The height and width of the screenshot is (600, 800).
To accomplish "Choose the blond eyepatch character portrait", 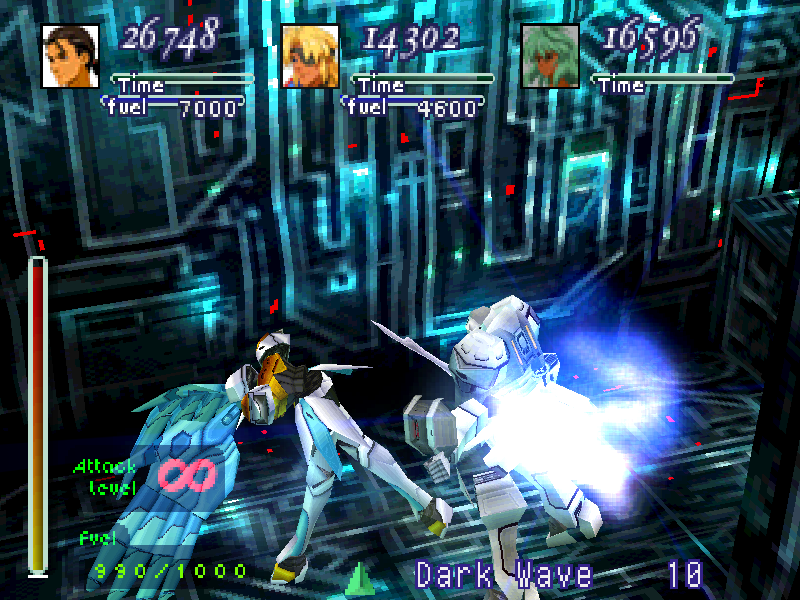I will click(x=310, y=55).
